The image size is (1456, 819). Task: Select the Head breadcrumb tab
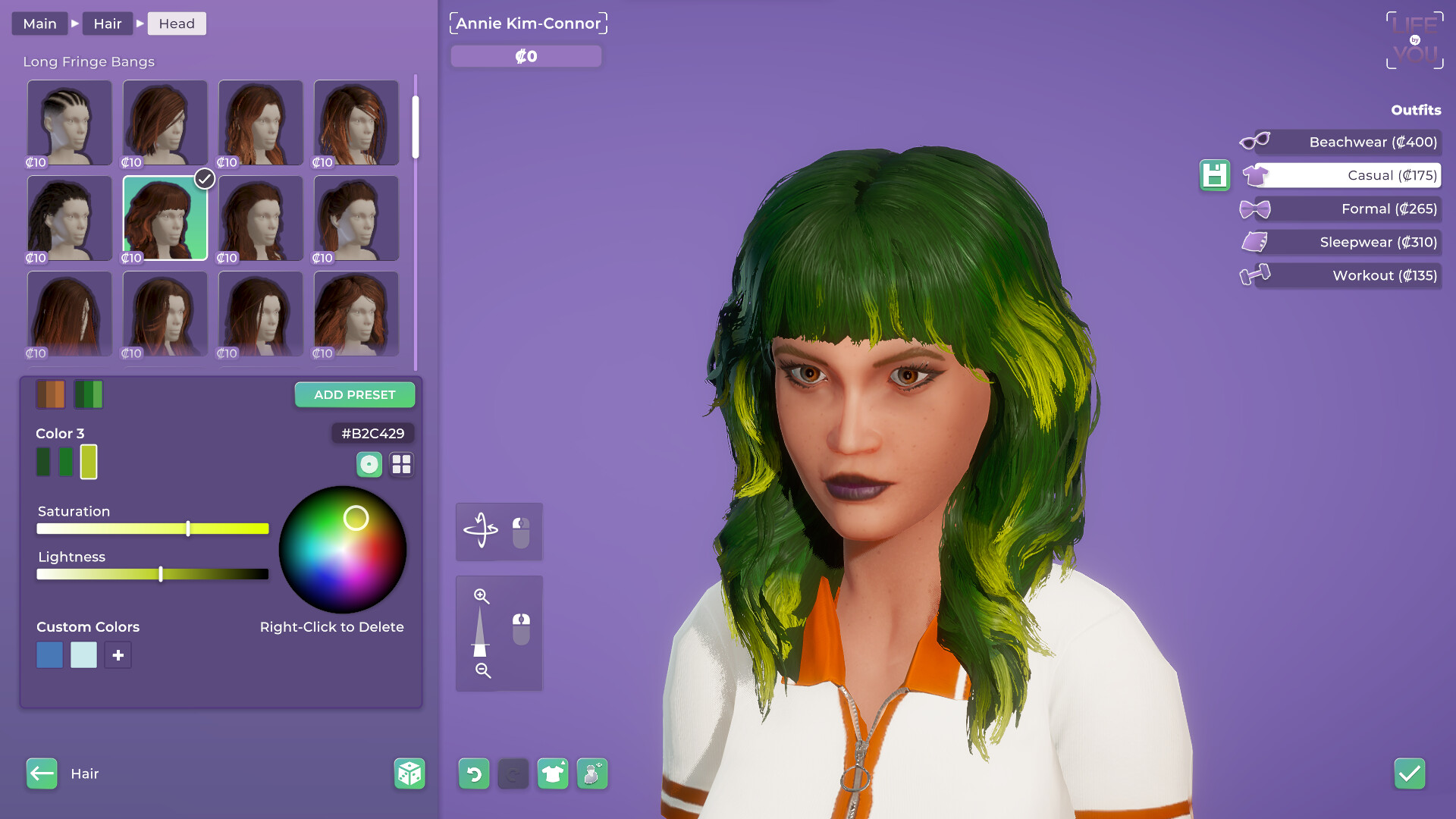coord(177,24)
